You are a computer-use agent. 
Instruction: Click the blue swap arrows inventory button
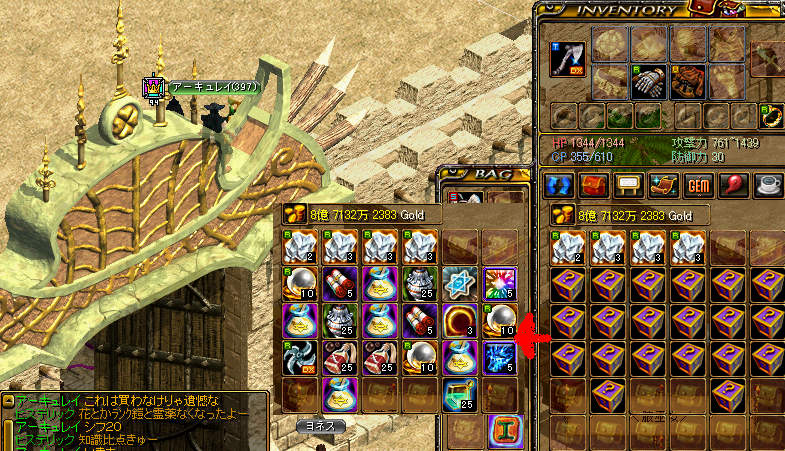coord(560,185)
